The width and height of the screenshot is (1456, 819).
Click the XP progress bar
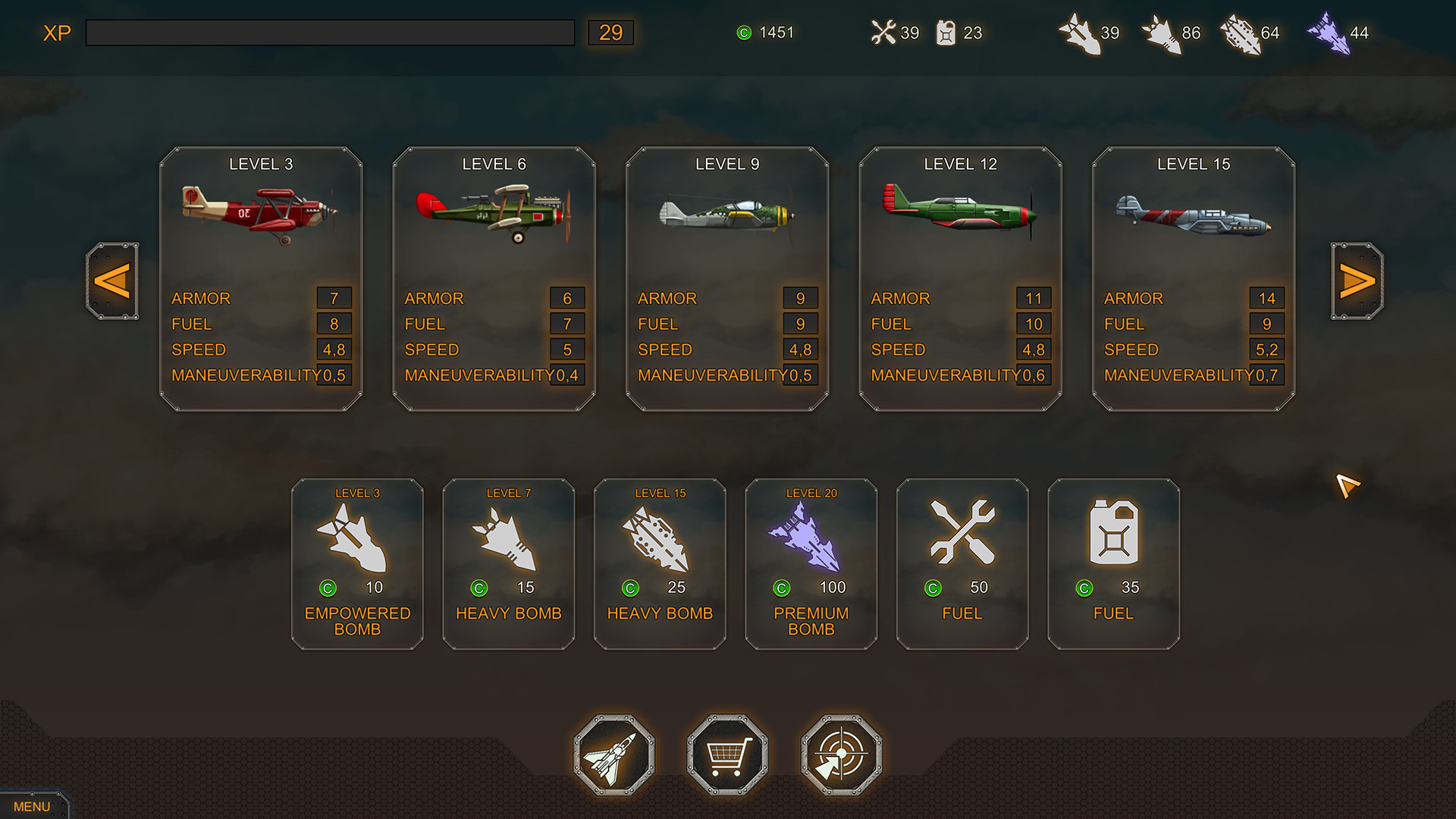[330, 33]
